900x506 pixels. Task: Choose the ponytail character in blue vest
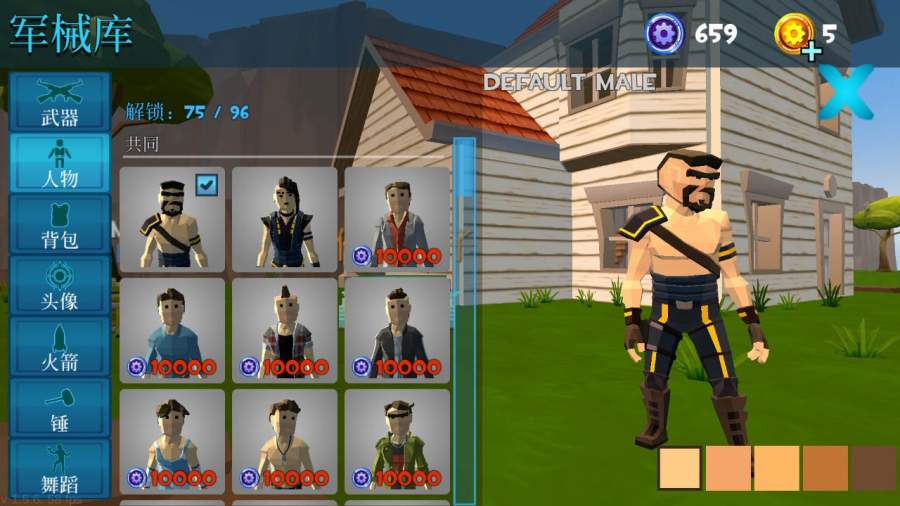[x=284, y=219]
